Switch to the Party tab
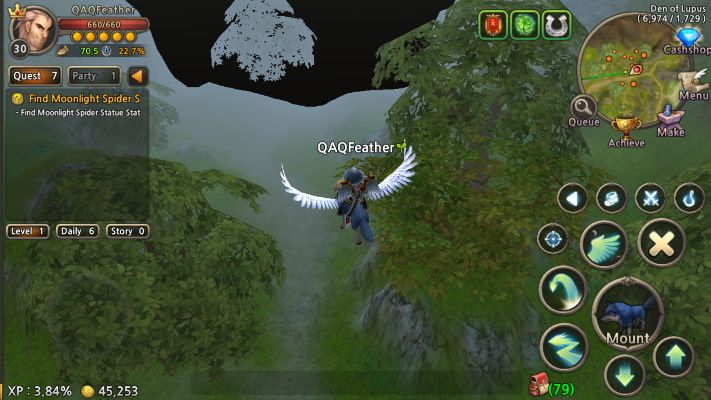The height and width of the screenshot is (400, 711). (95, 75)
